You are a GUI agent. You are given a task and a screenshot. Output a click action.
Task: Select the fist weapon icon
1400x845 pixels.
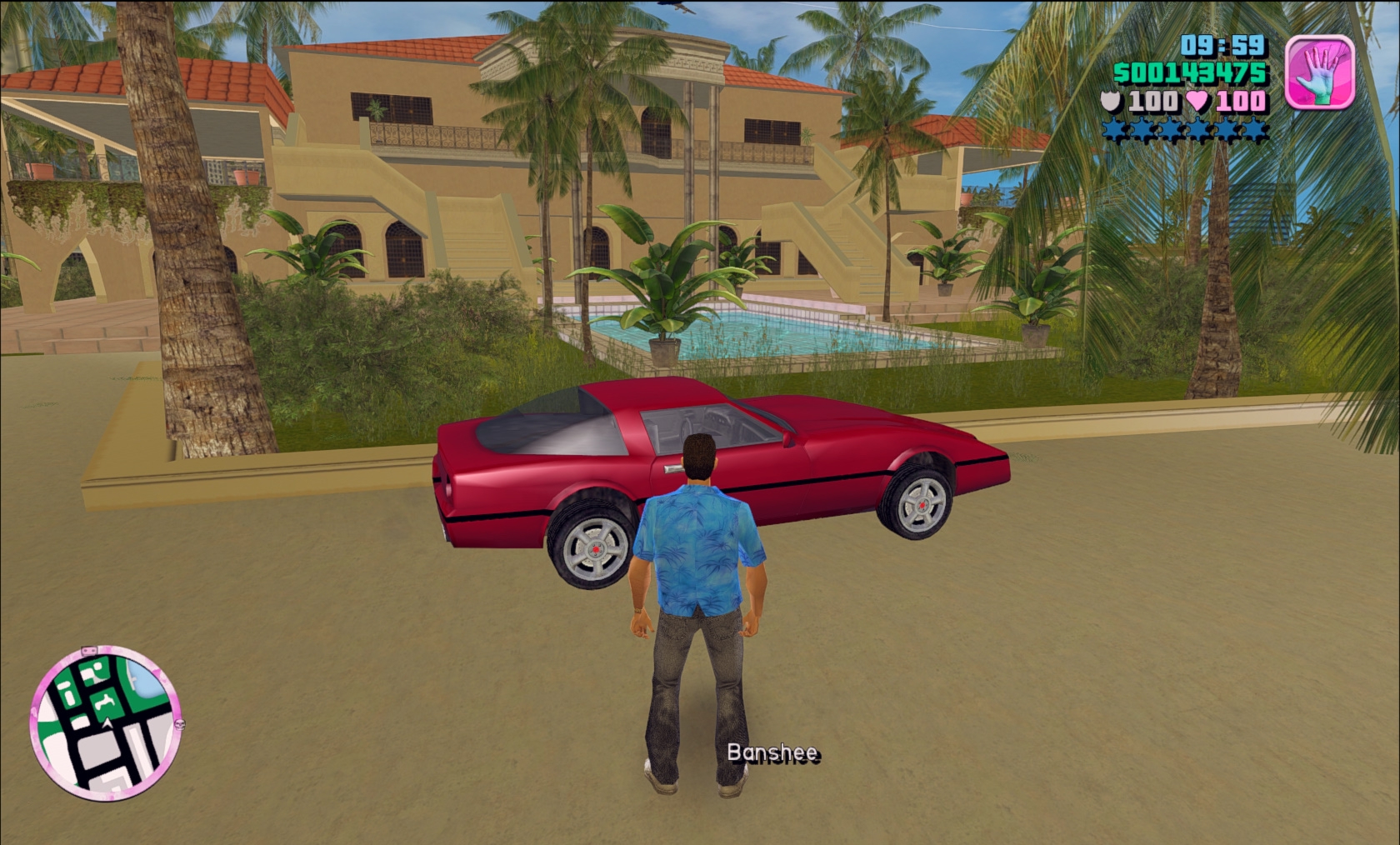(1320, 72)
